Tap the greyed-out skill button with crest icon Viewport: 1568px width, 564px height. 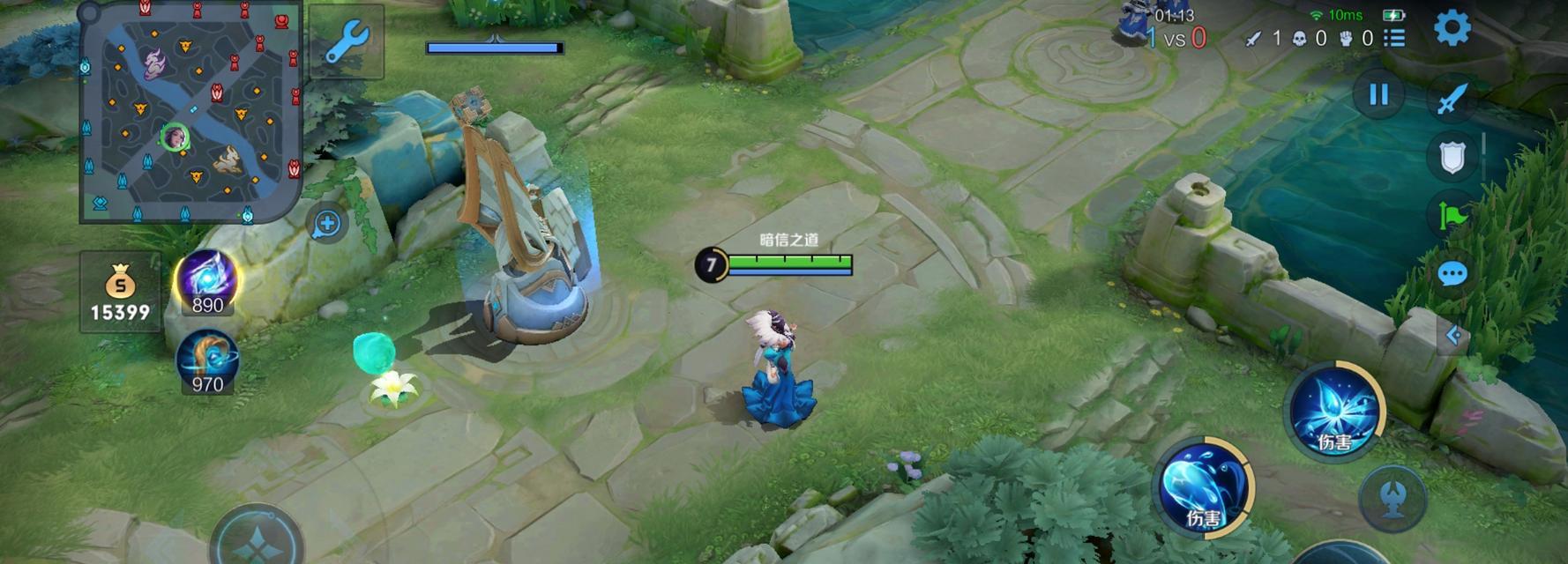(x=1393, y=498)
